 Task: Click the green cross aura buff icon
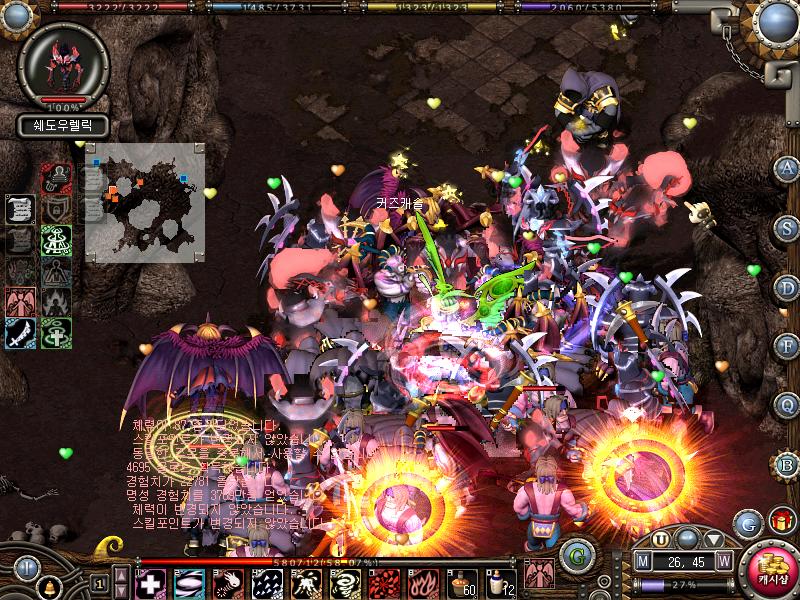56,334
